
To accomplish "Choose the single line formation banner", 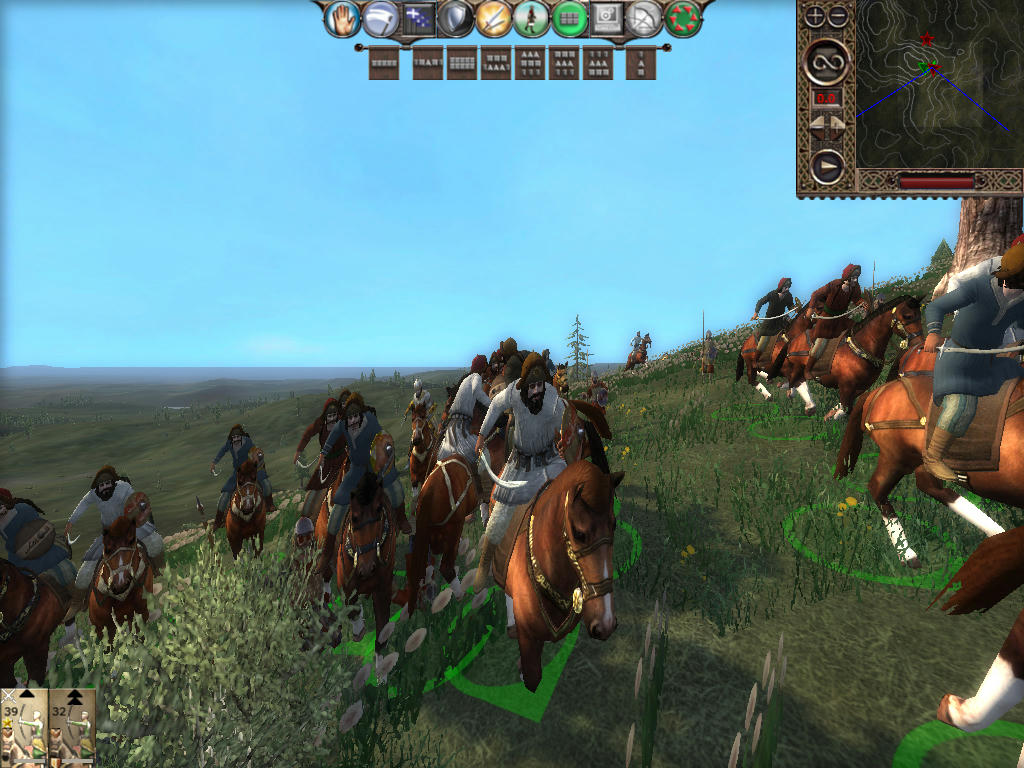I will point(383,63).
